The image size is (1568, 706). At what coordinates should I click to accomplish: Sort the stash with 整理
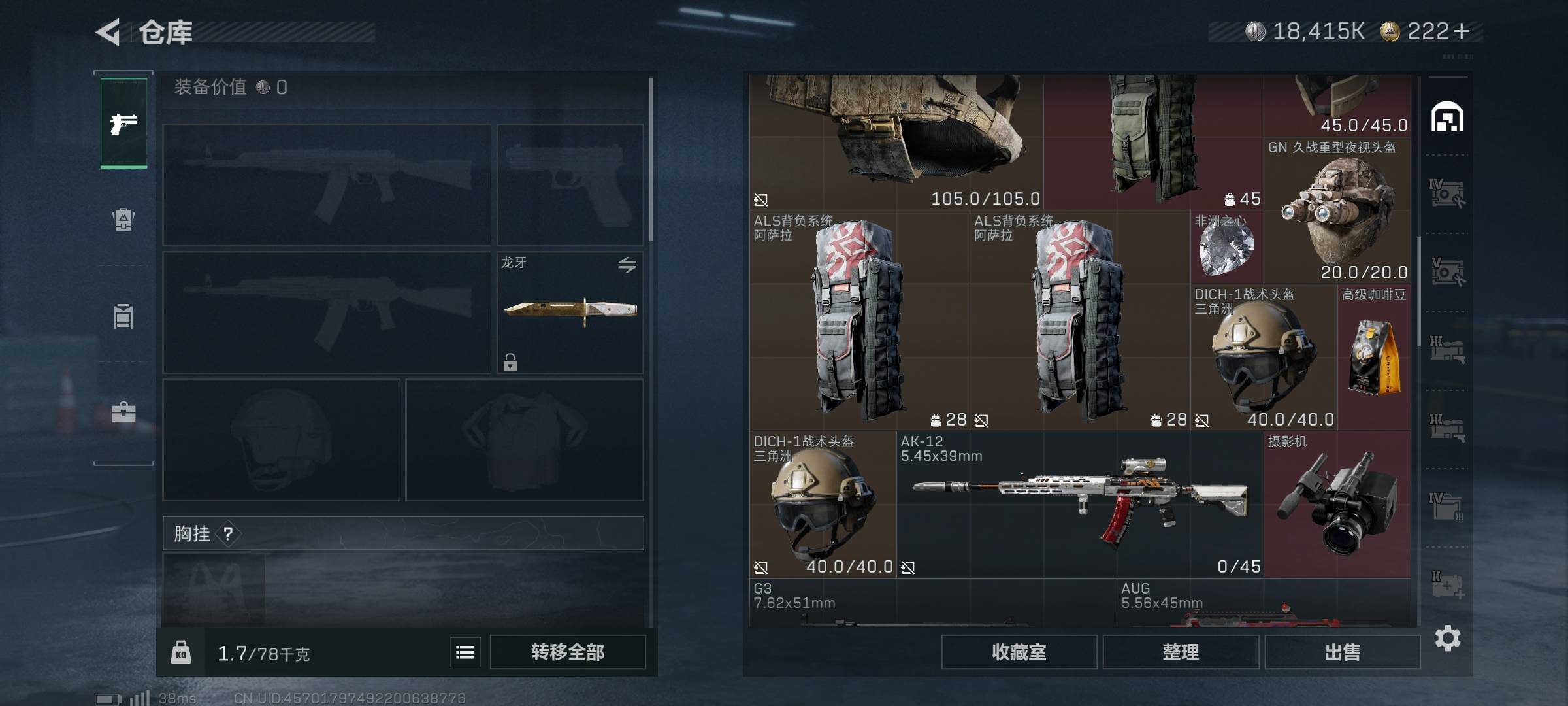1180,652
